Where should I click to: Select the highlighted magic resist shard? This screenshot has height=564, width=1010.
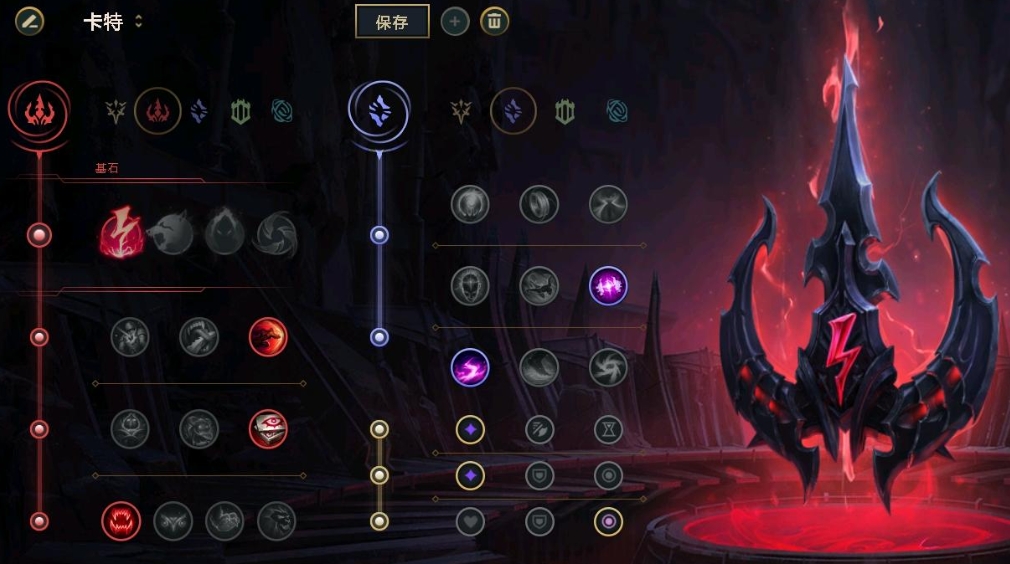point(608,521)
